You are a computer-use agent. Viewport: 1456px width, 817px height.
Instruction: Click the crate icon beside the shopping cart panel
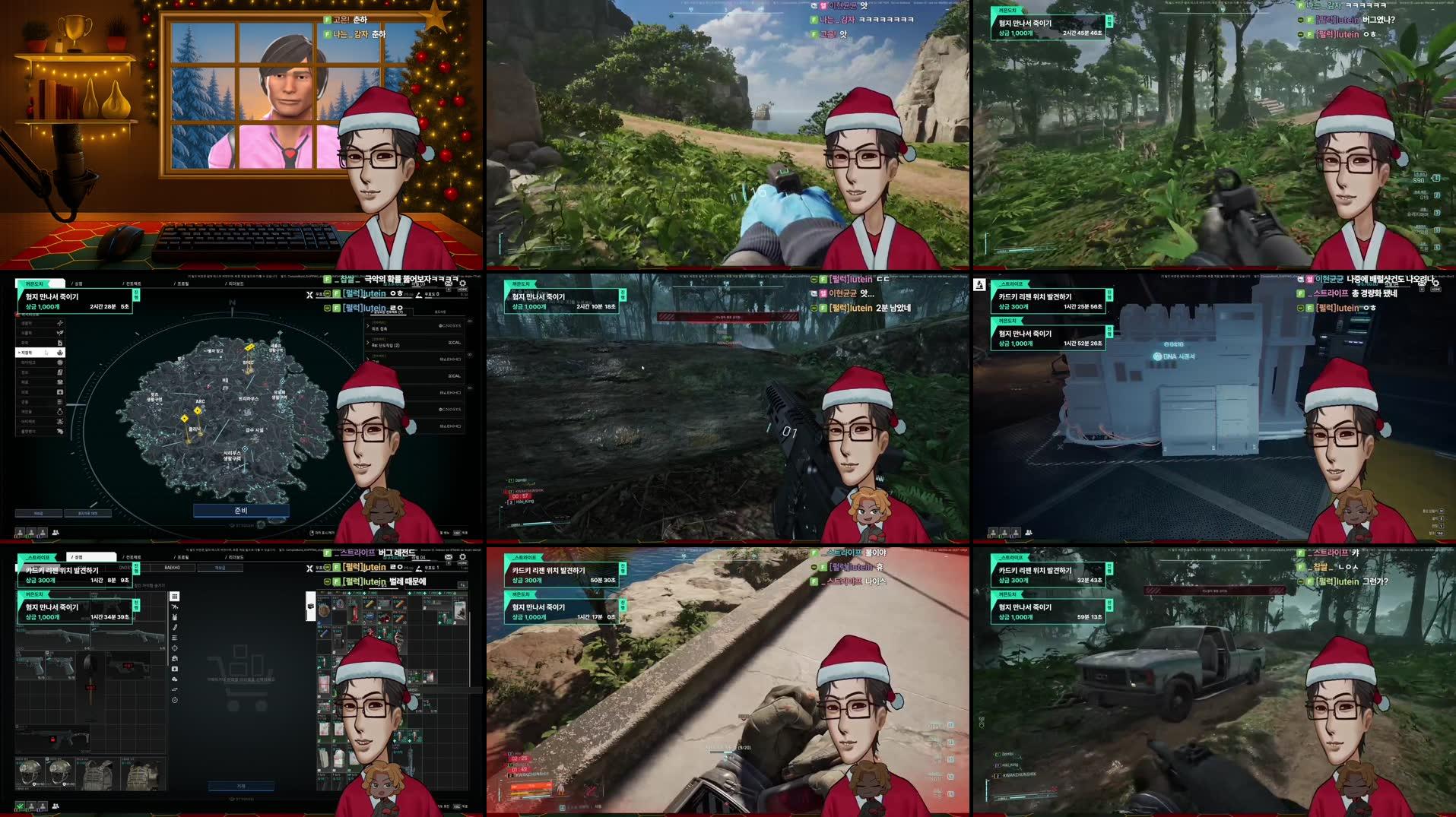point(309,605)
